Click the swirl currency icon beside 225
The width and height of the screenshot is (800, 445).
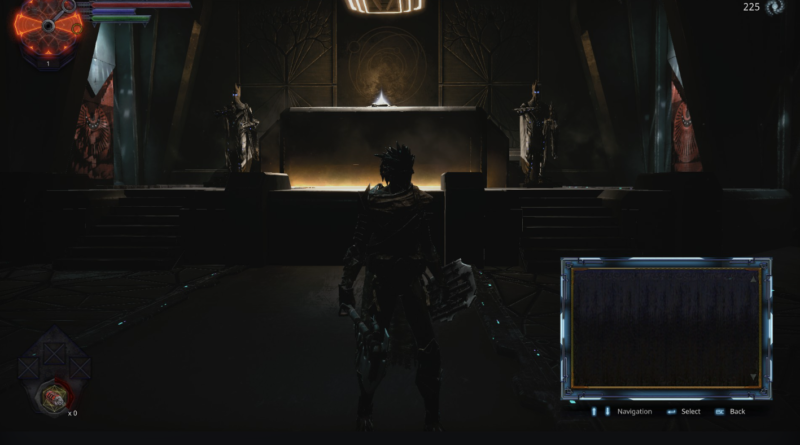pyautogui.click(x=776, y=8)
